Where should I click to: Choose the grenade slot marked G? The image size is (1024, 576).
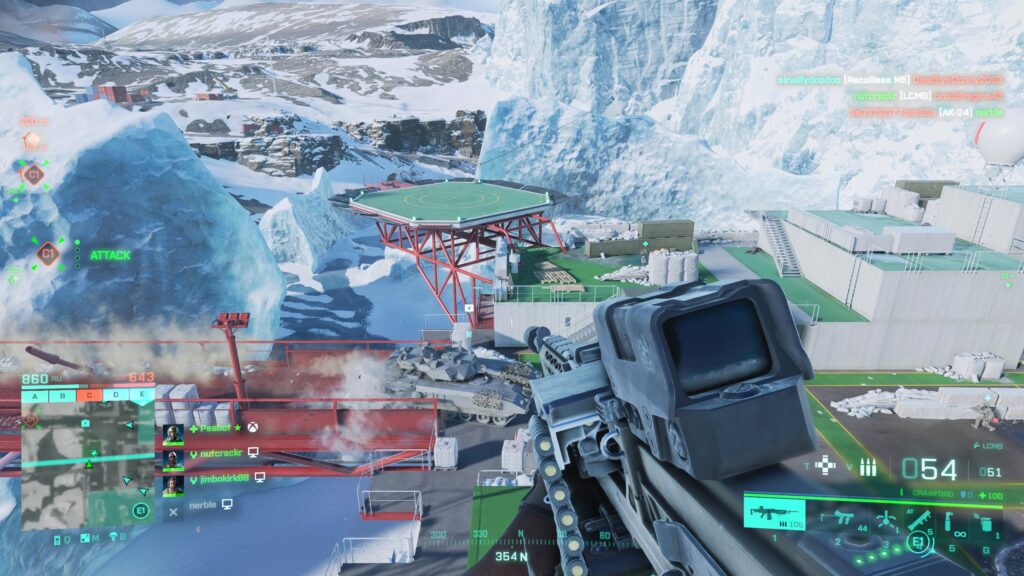tap(984, 522)
